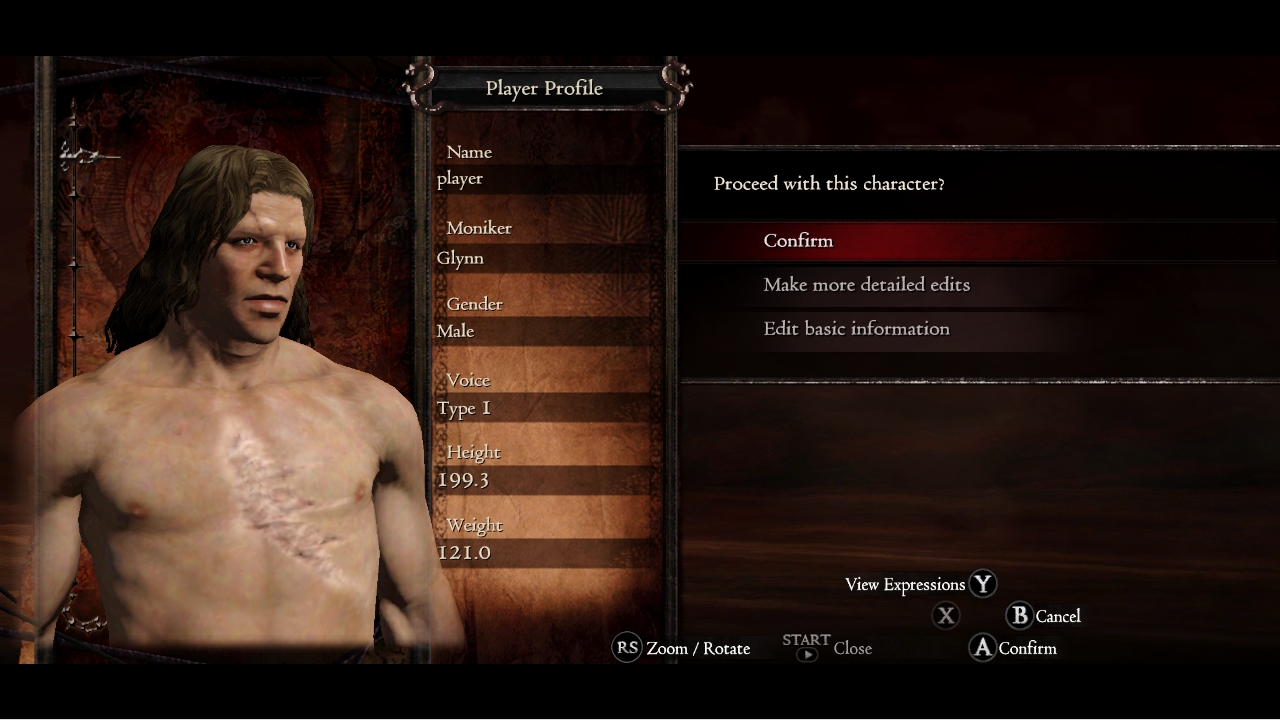Open Edit basic information
1280x720 pixels.
point(856,329)
